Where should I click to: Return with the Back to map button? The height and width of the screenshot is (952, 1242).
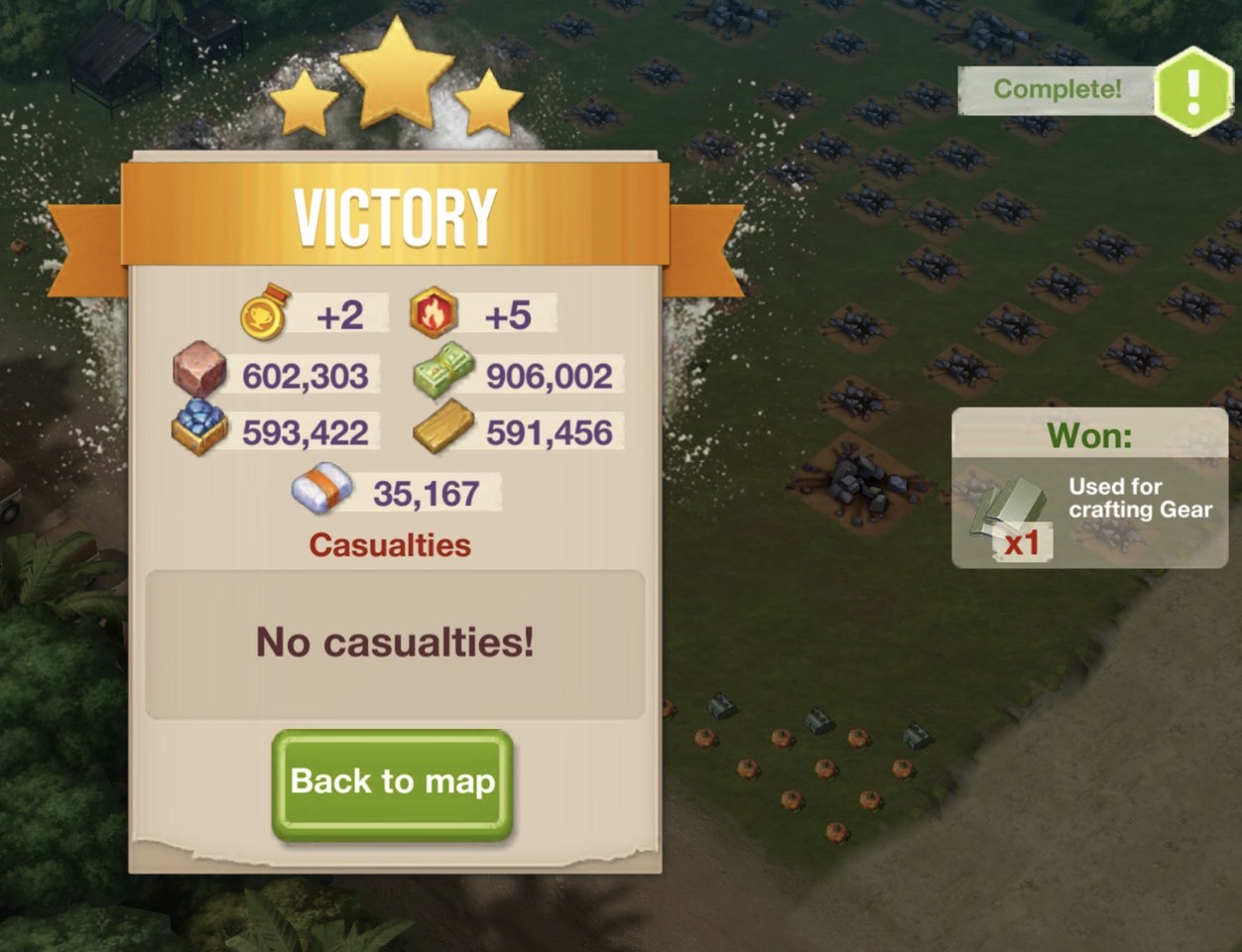tap(392, 783)
